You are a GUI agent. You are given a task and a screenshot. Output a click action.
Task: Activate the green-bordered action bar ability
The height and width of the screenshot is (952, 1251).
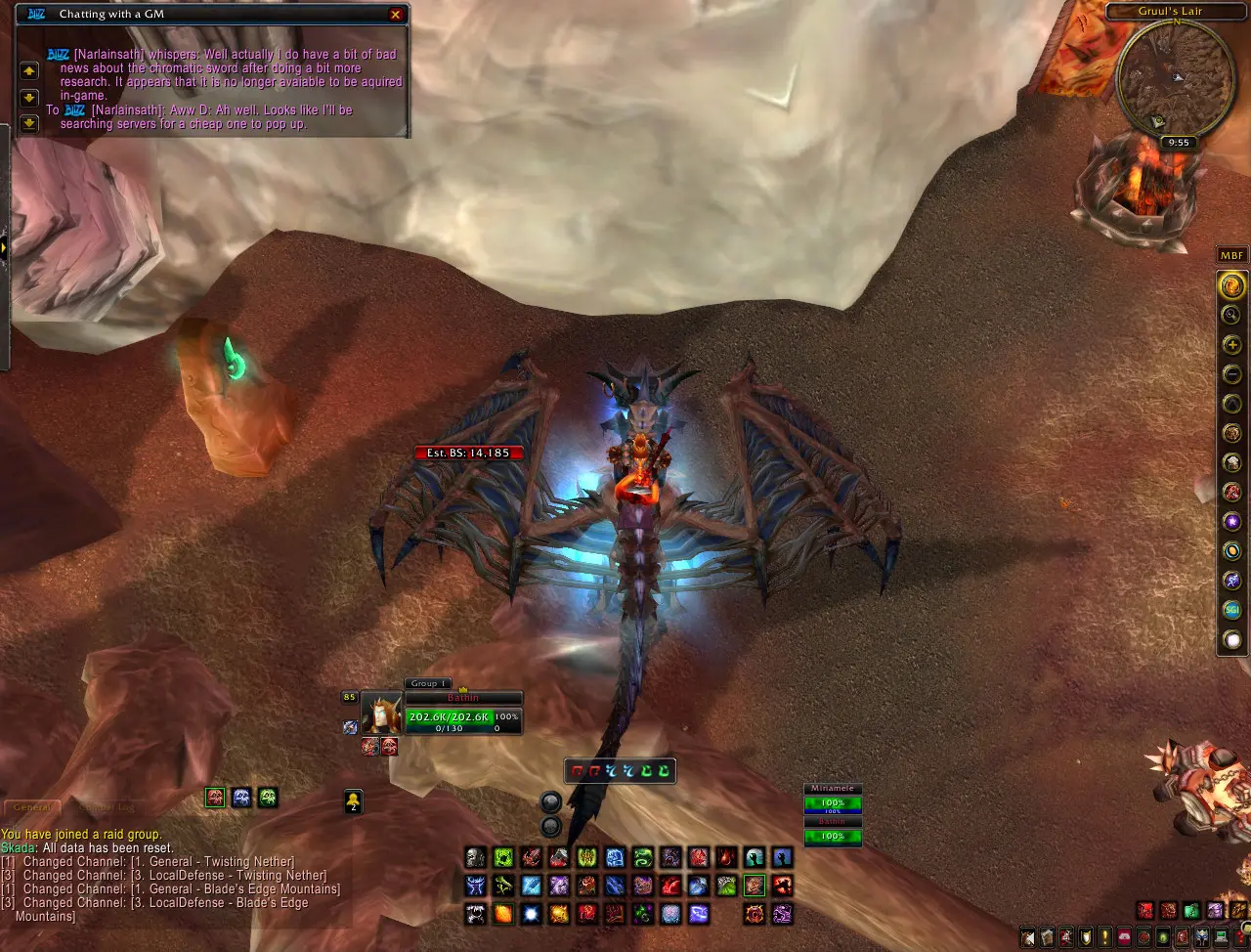pyautogui.click(x=754, y=887)
